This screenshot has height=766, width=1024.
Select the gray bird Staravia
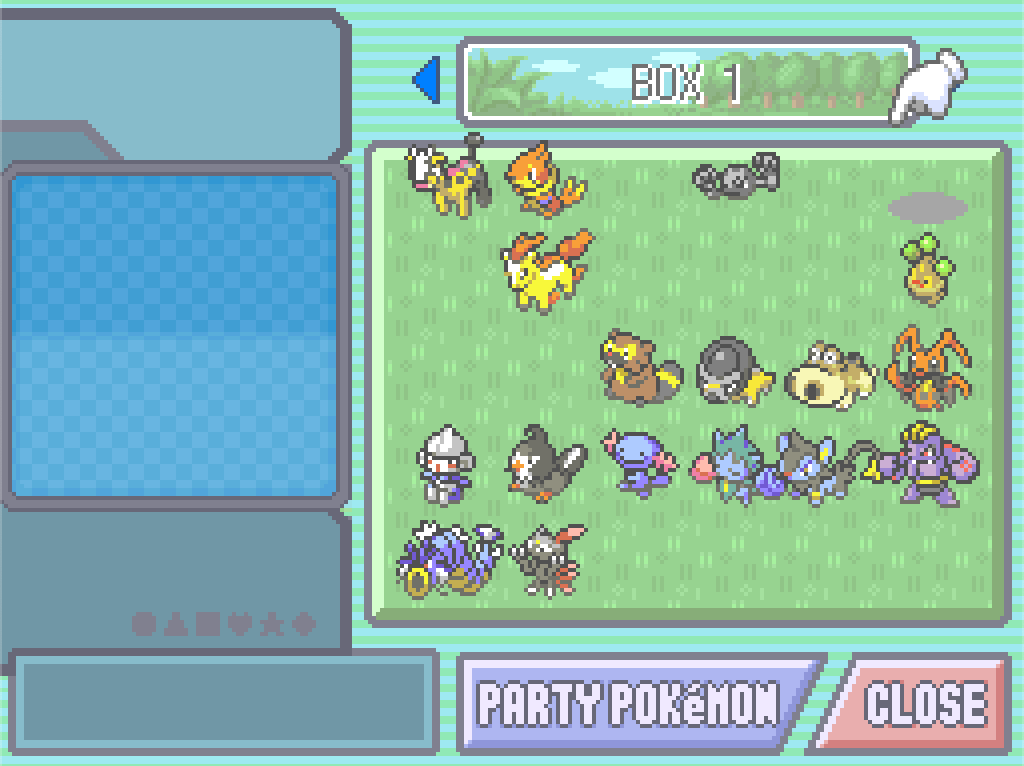544,460
